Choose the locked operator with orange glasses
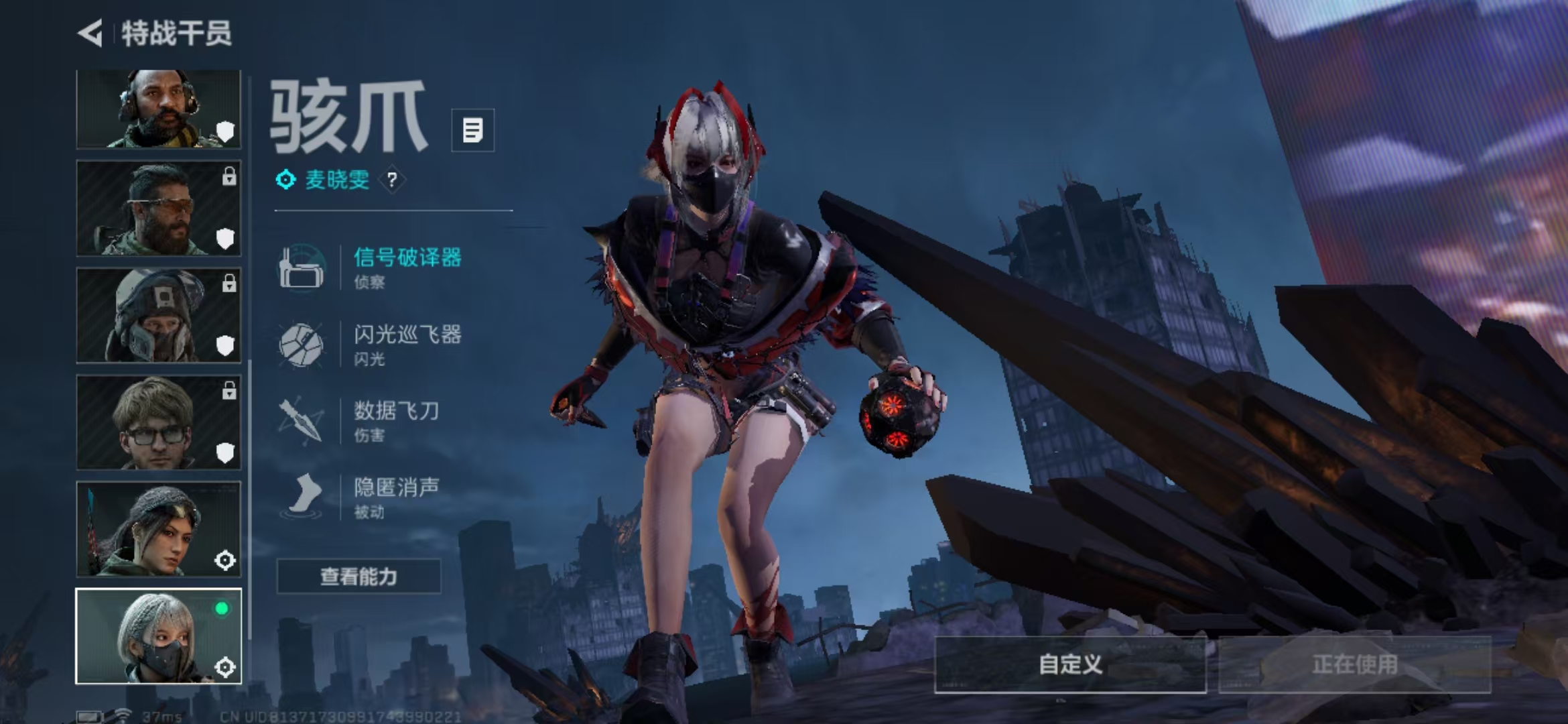Viewport: 1568px width, 724px height. click(x=158, y=208)
